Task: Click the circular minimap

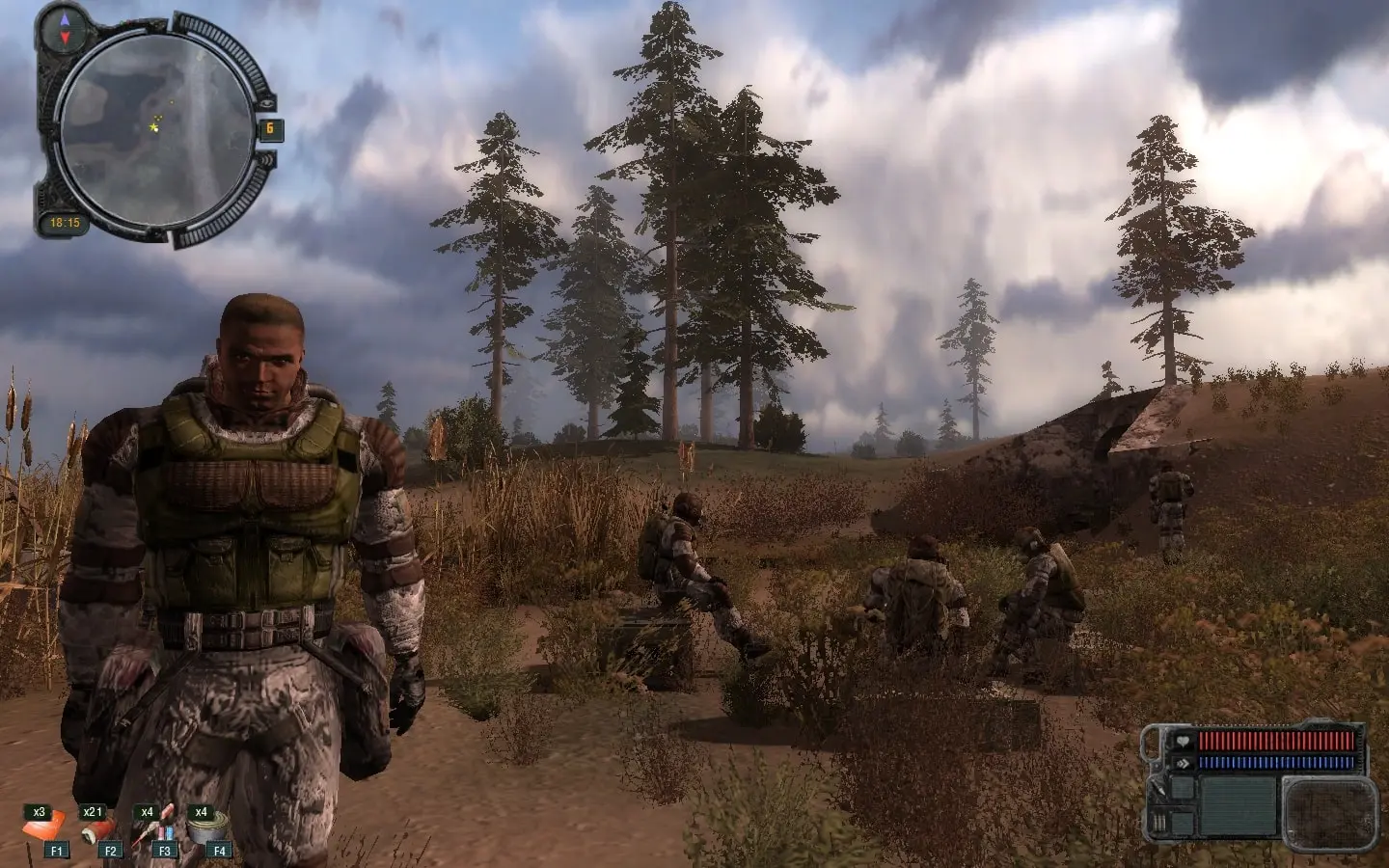Action: (x=156, y=130)
